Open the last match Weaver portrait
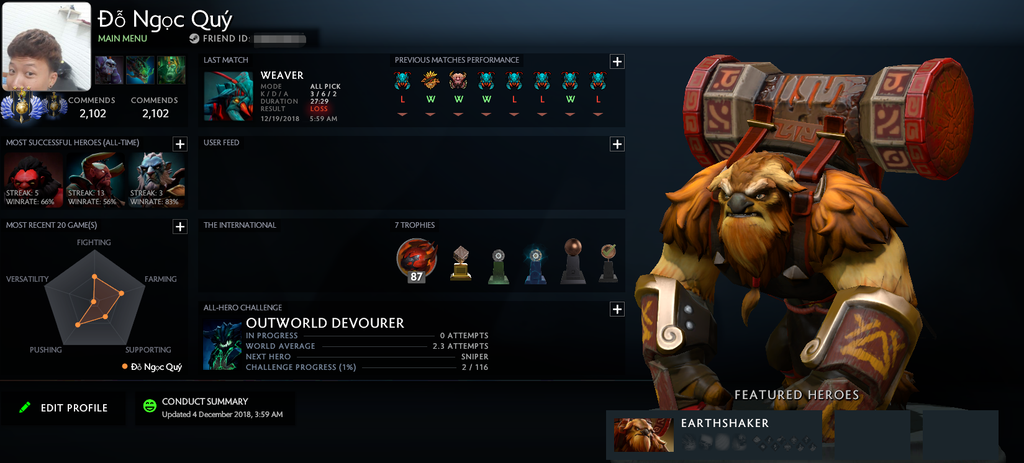The image size is (1024, 463). (229, 96)
